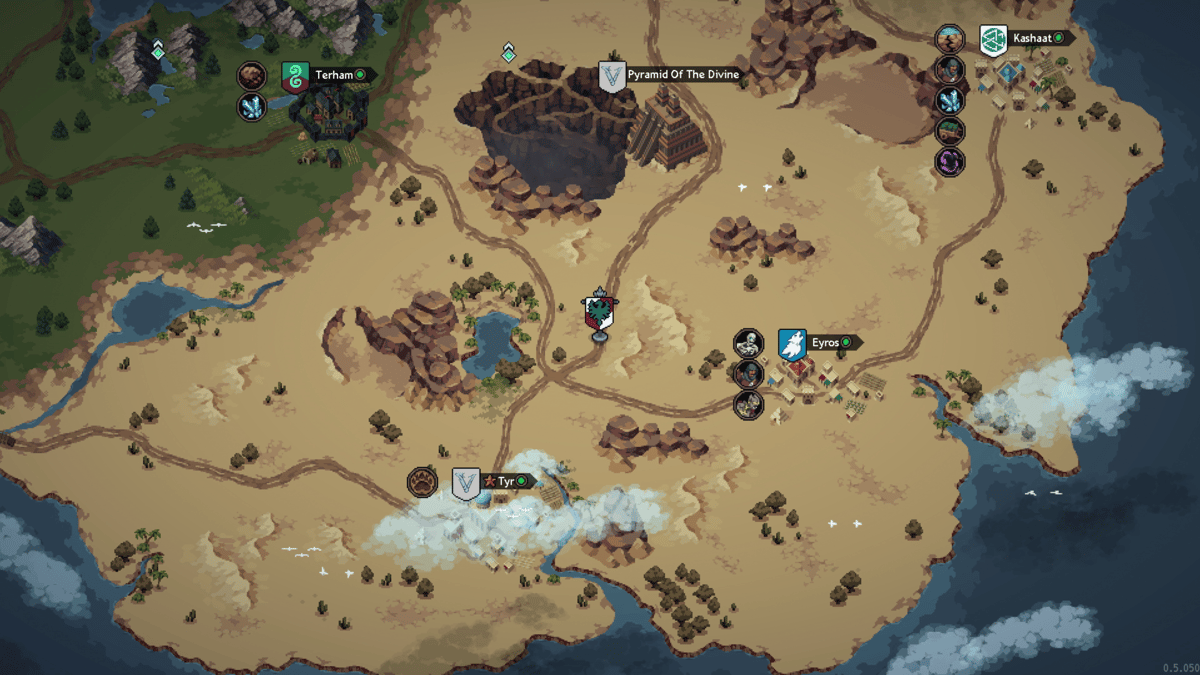Select the Terham town label
Image resolution: width=1200 pixels, height=675 pixels.
(335, 75)
